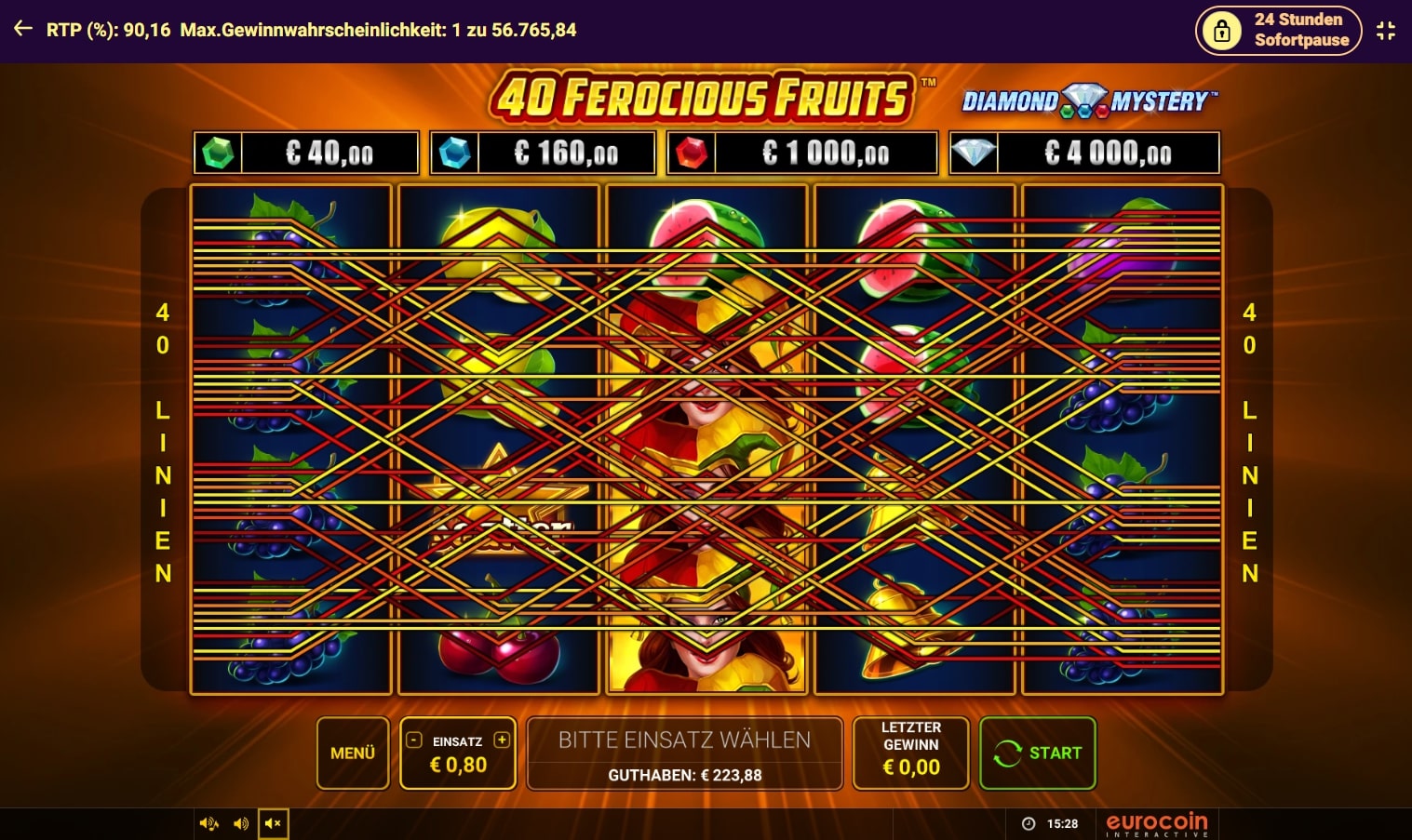
Task: Decrease the Einsatz with the minus stepper
Action: pos(412,740)
